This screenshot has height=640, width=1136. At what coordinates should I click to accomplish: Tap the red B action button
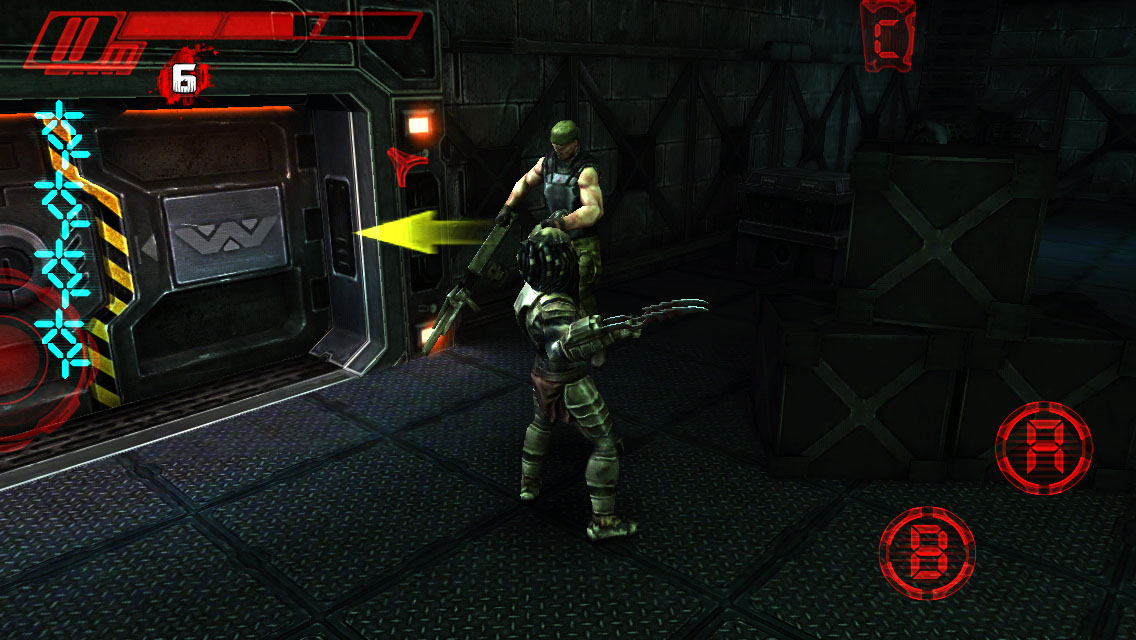coord(927,553)
